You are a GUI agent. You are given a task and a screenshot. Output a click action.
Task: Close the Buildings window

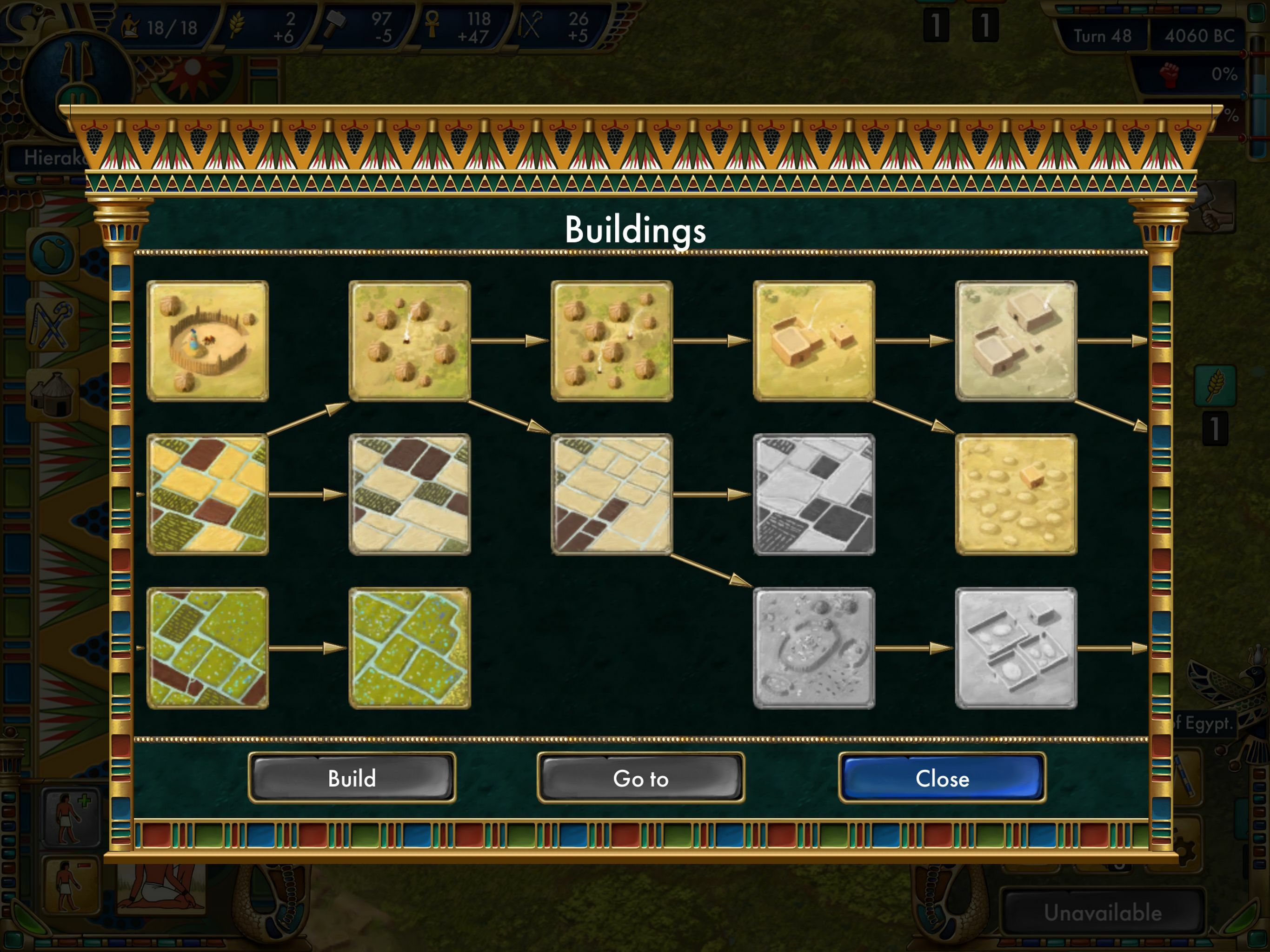(942, 778)
